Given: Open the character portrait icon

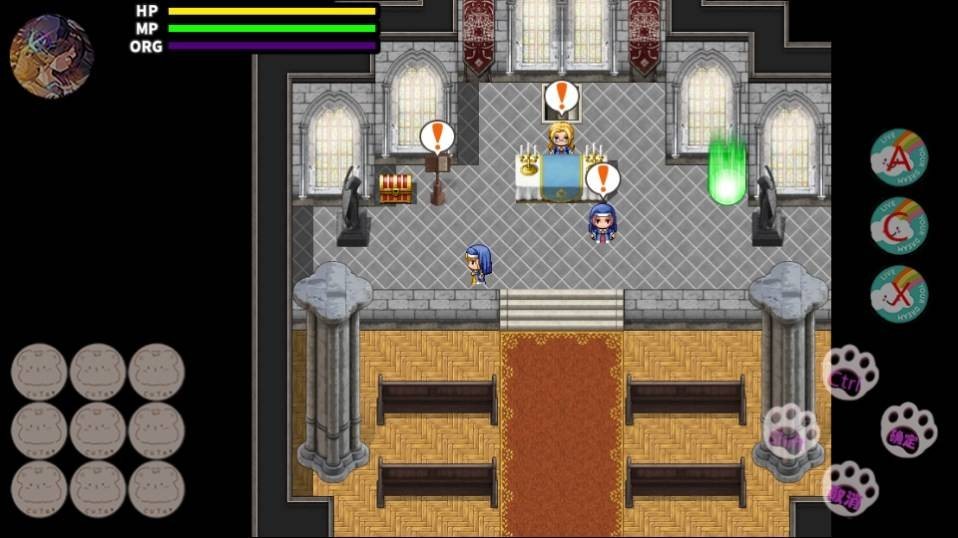Looking at the screenshot, I should coord(52,56).
